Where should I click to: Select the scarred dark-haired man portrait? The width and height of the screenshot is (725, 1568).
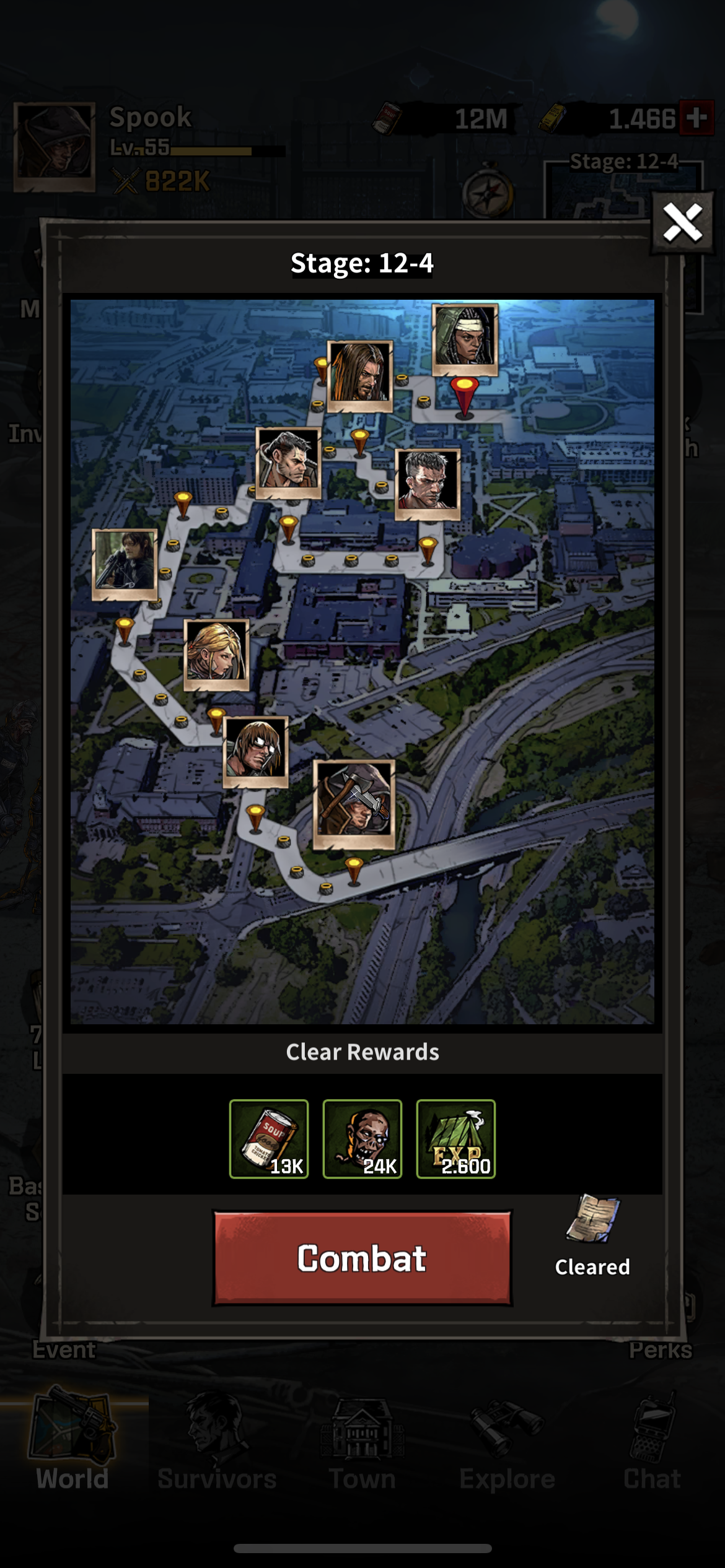coord(288,462)
